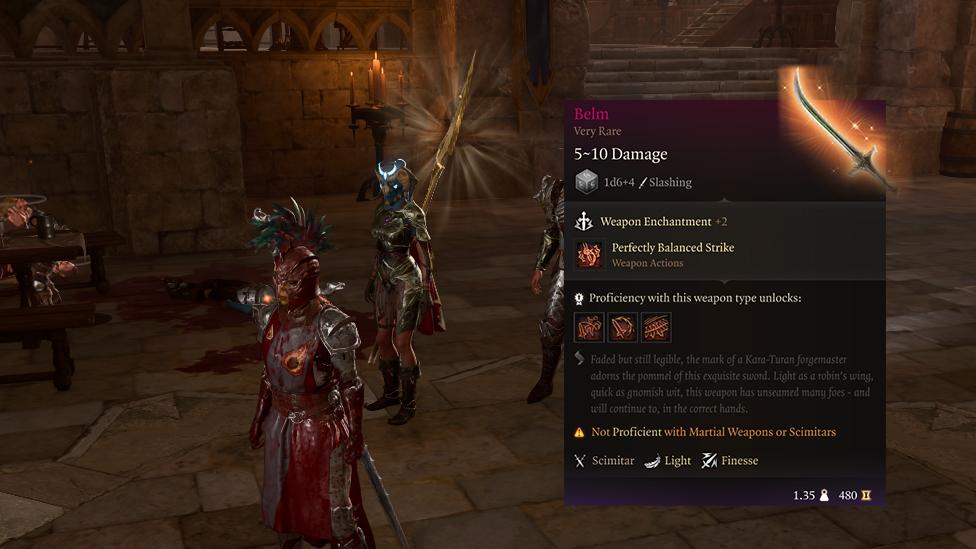Select the Perfectly Balanced Strike weapon action icon
Image resolution: width=976 pixels, height=549 pixels.
[x=589, y=255]
